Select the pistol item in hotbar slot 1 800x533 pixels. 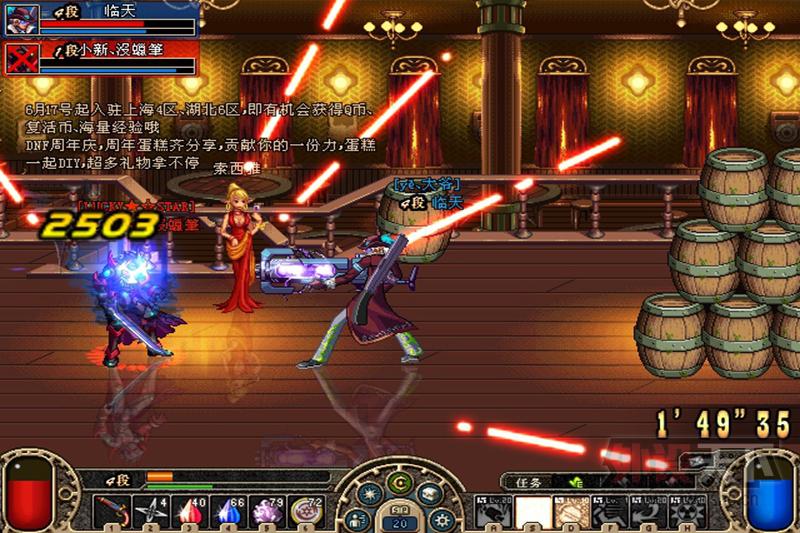tap(110, 512)
